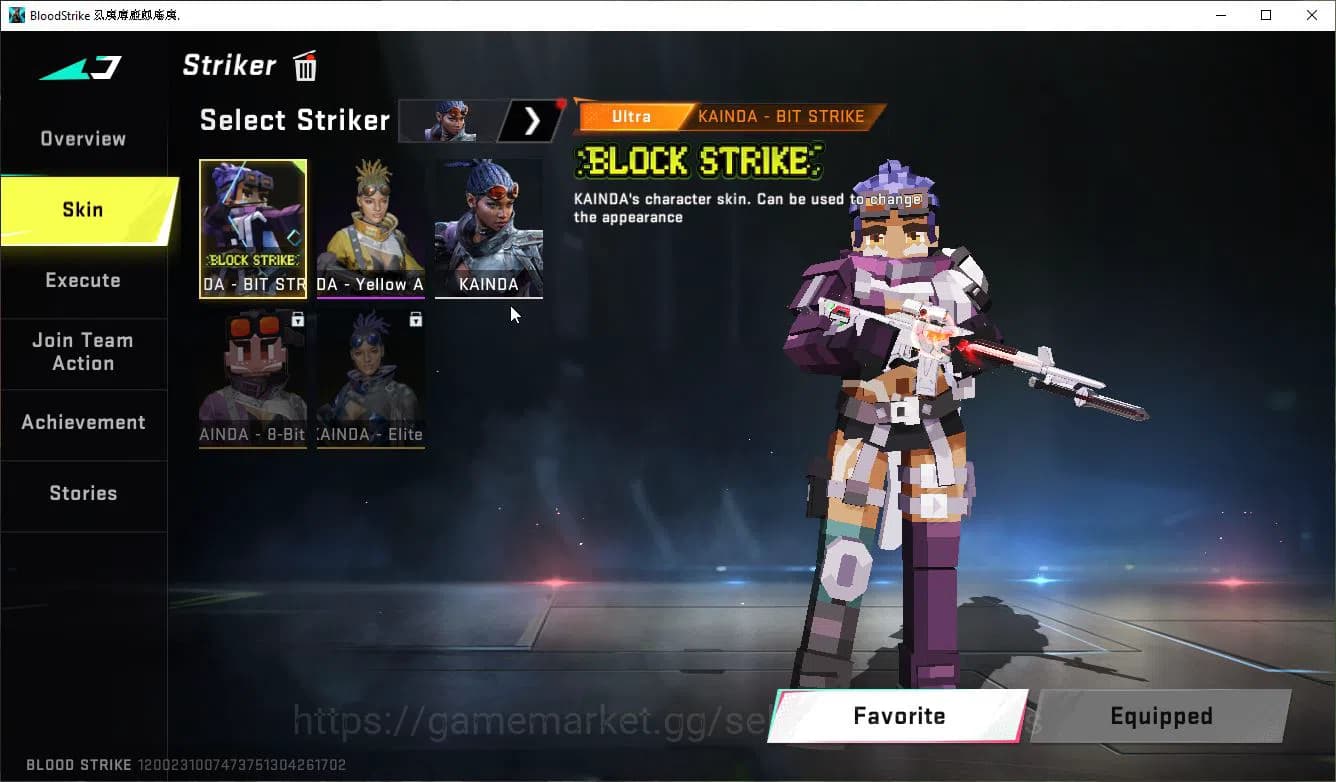
Task: Mark this skin as Favorite
Action: pyautogui.click(x=897, y=716)
